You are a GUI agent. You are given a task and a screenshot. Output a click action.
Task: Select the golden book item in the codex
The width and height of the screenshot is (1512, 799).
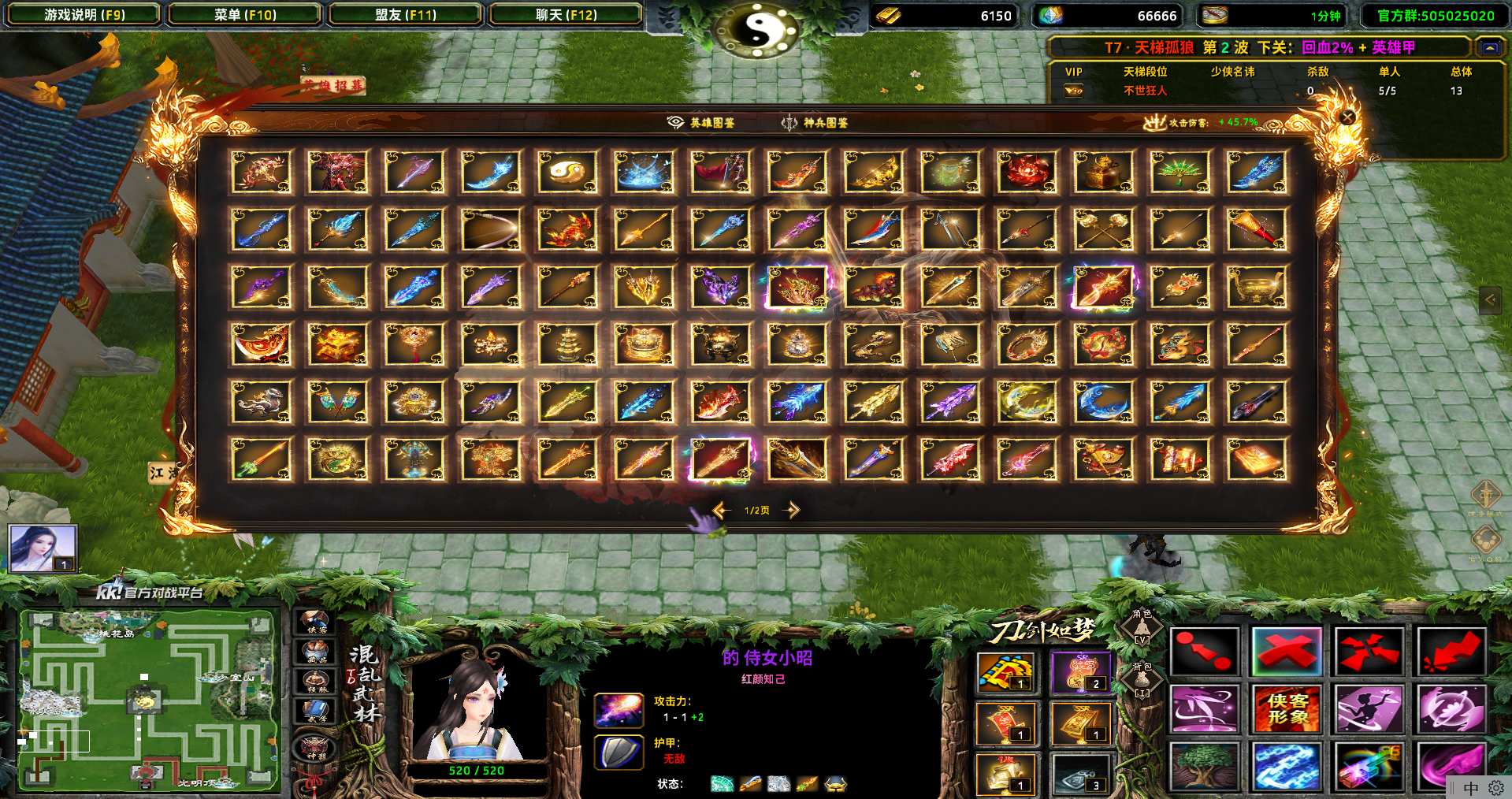[x=1256, y=459]
